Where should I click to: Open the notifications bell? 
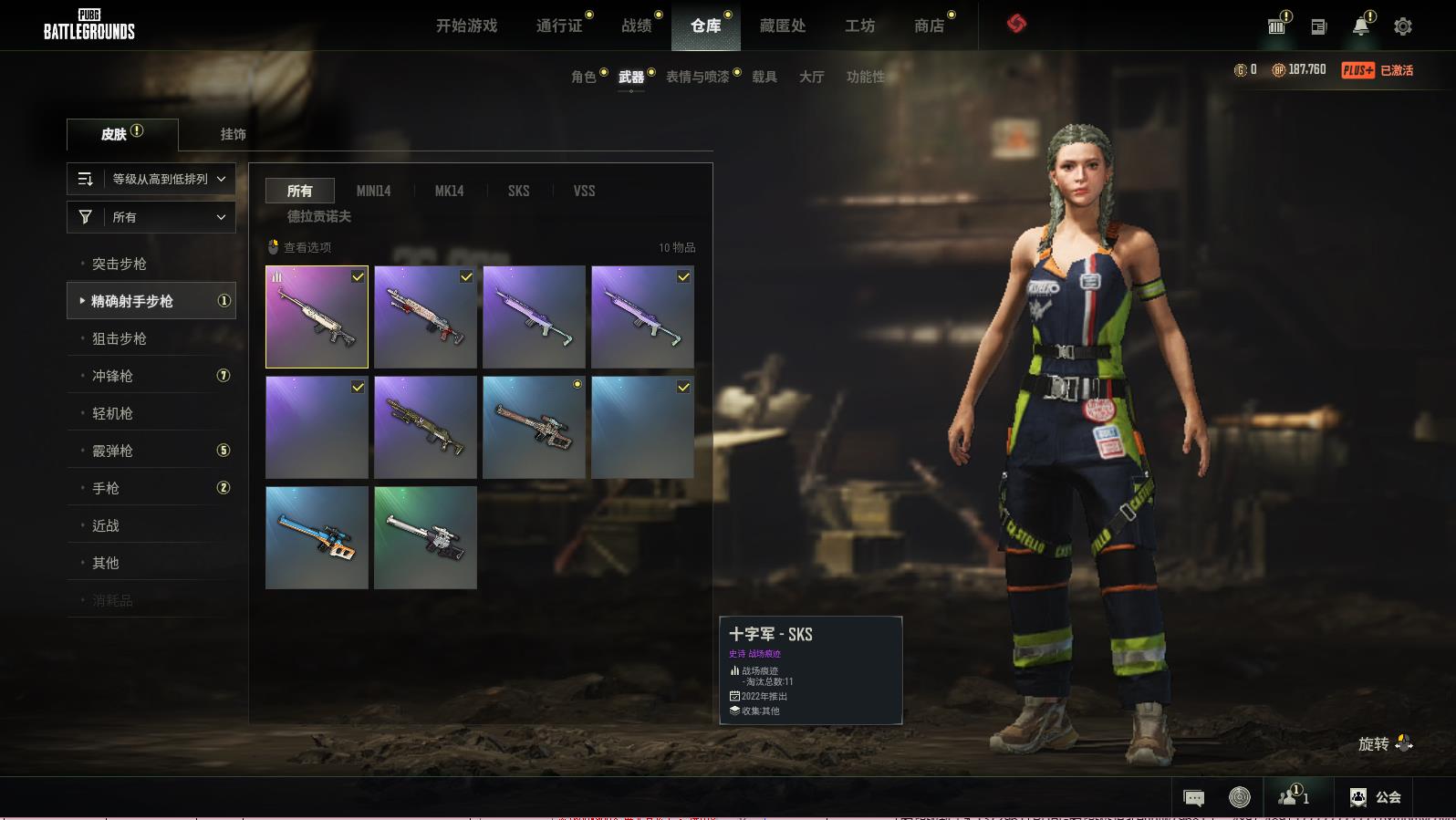click(1360, 26)
